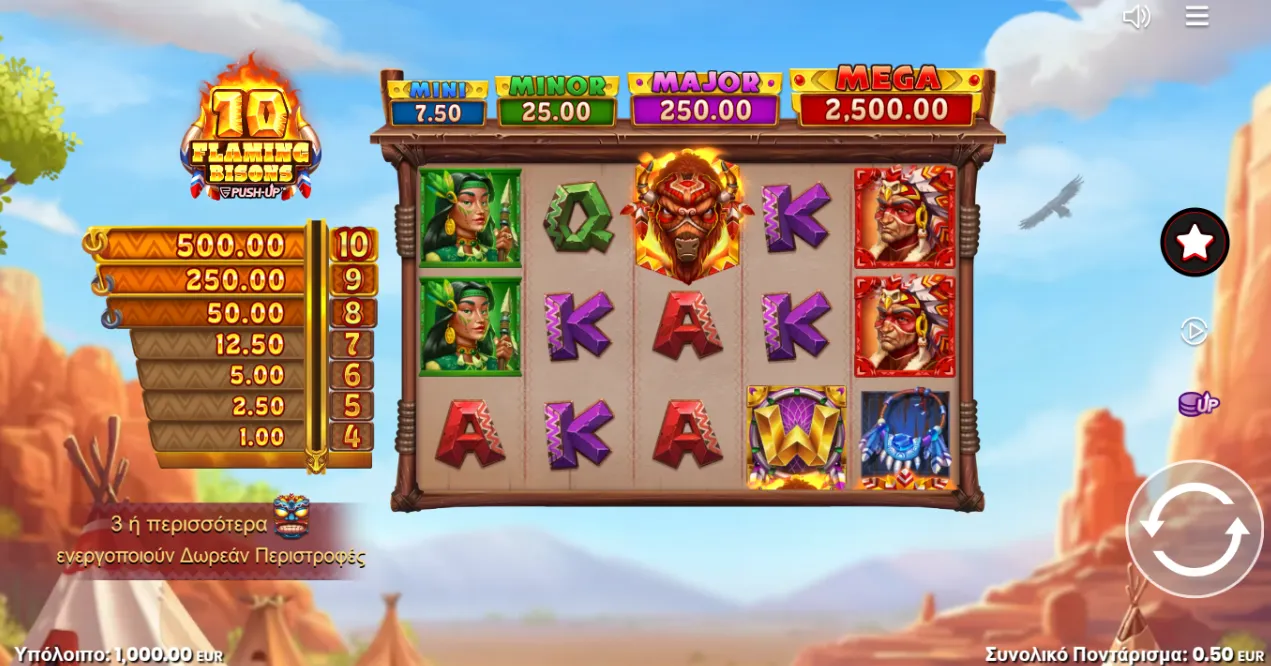Open the star feature button

pyautogui.click(x=1194, y=242)
